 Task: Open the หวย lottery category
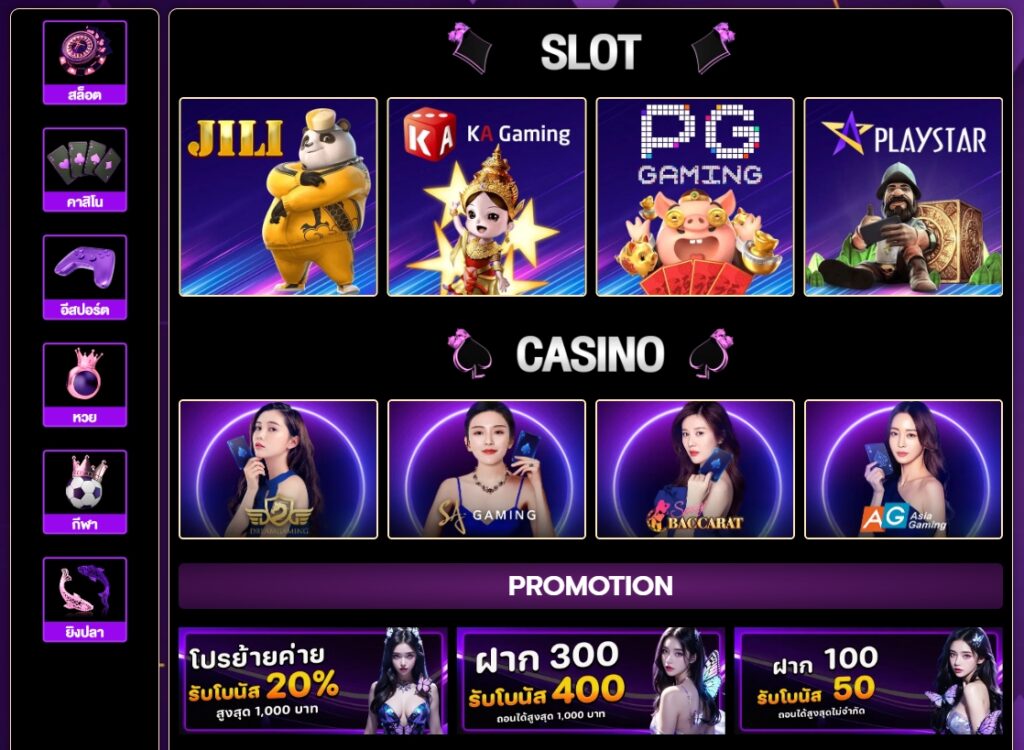85,384
